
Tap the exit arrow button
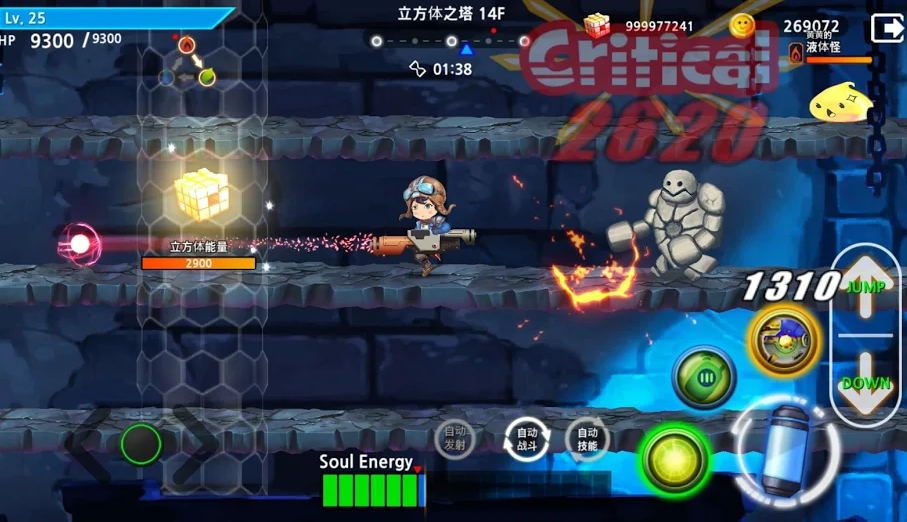click(x=886, y=28)
